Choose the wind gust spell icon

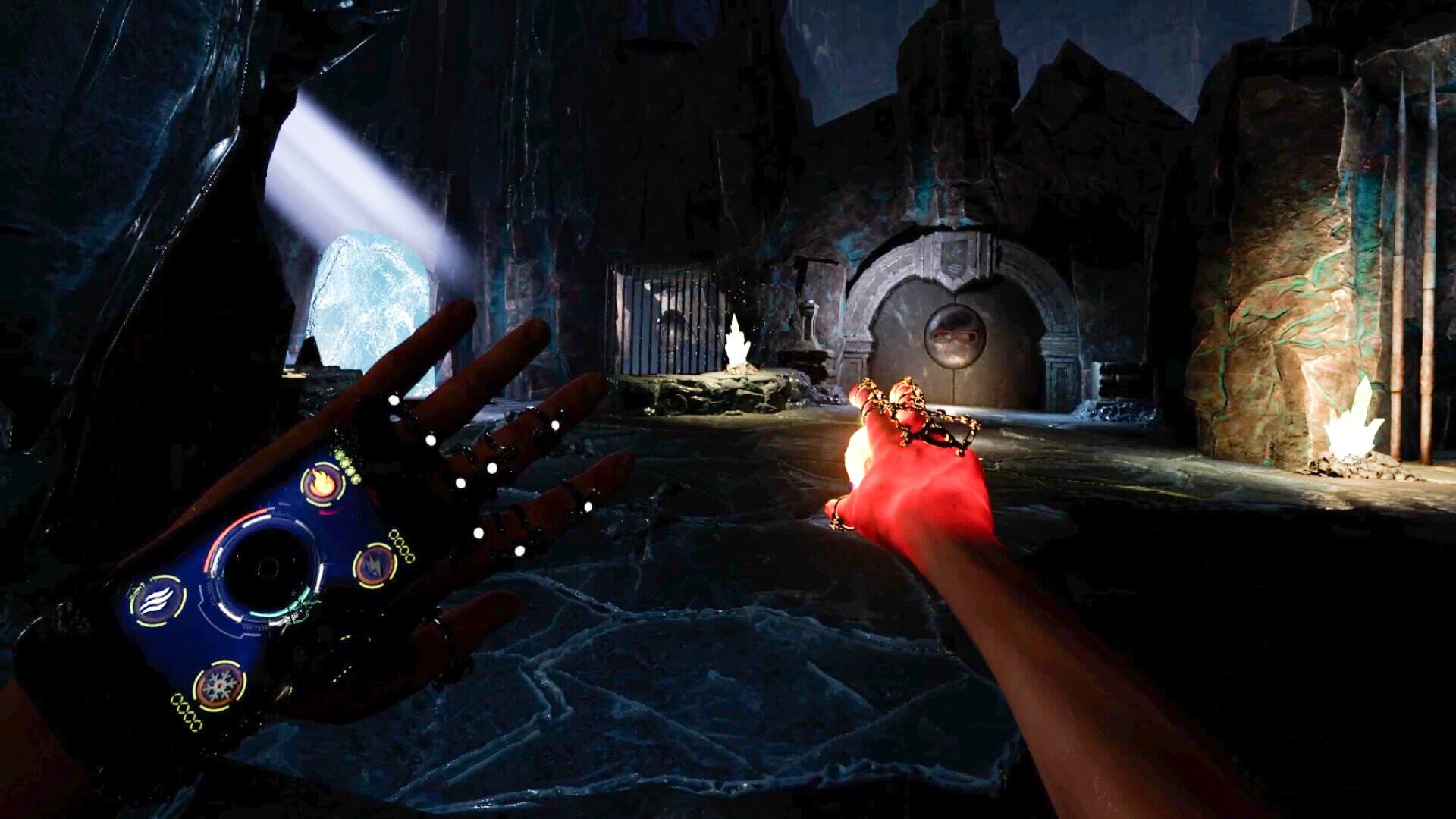point(158,601)
